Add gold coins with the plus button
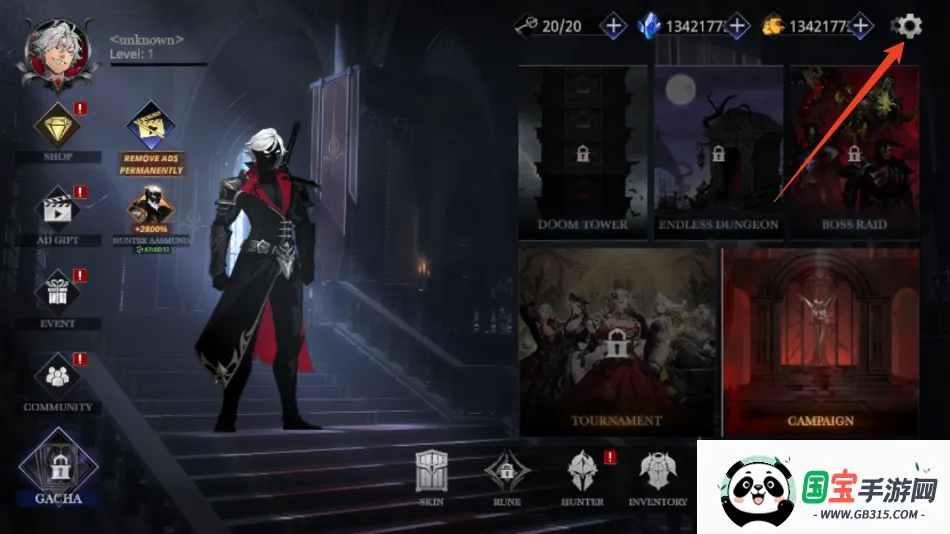The height and width of the screenshot is (534, 950). pyautogui.click(x=860, y=26)
